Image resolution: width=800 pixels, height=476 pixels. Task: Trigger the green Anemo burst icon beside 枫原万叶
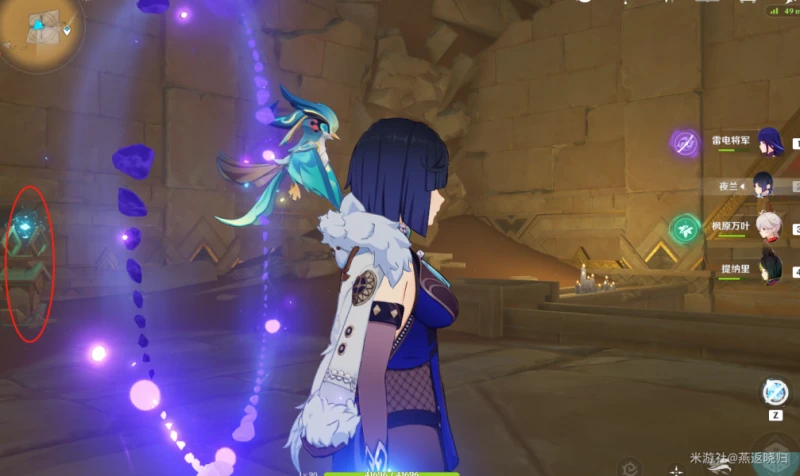685,228
